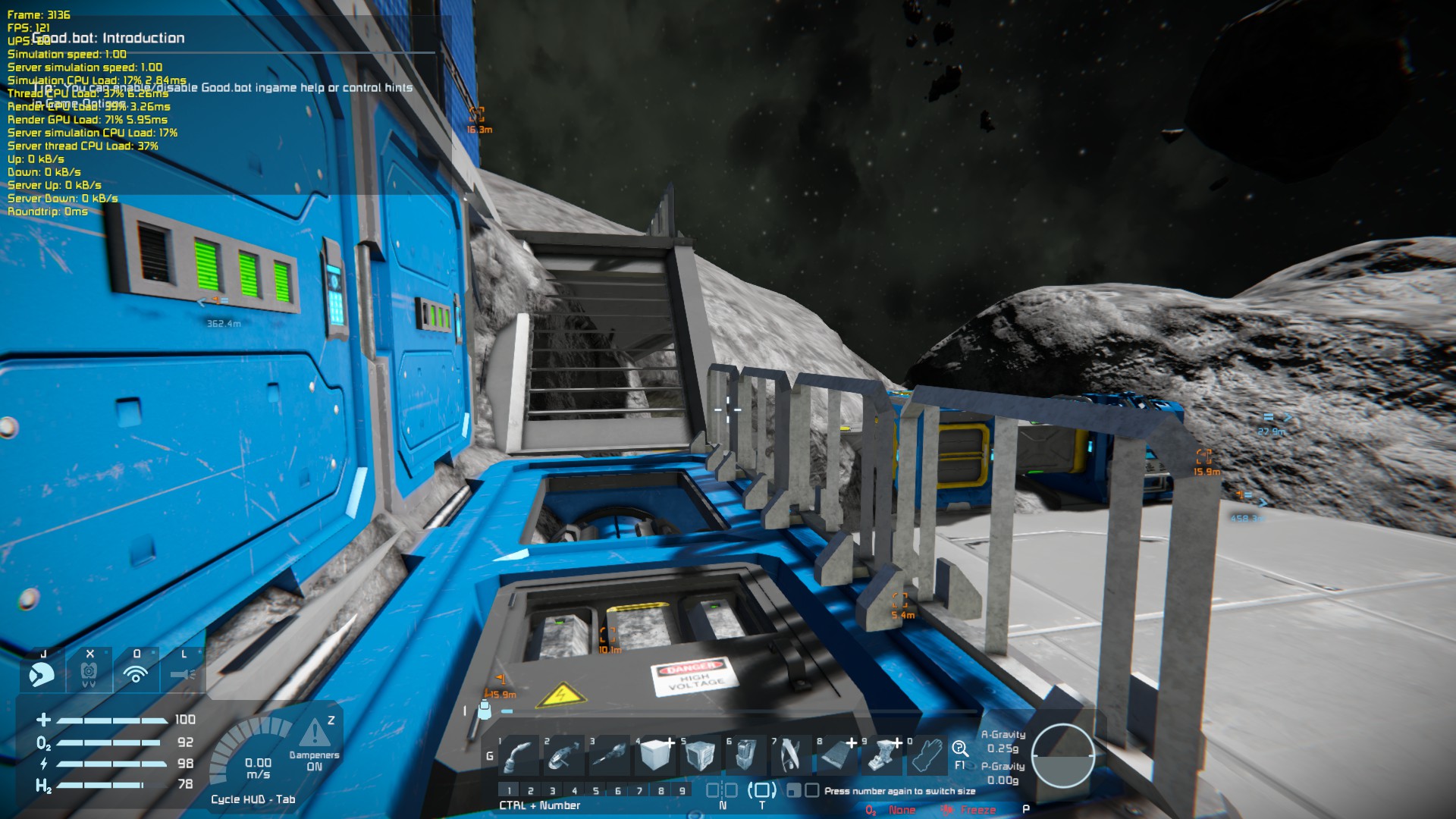This screenshot has width=1456, height=819.
Task: Open the F1 help magnifier icon
Action: 960,749
